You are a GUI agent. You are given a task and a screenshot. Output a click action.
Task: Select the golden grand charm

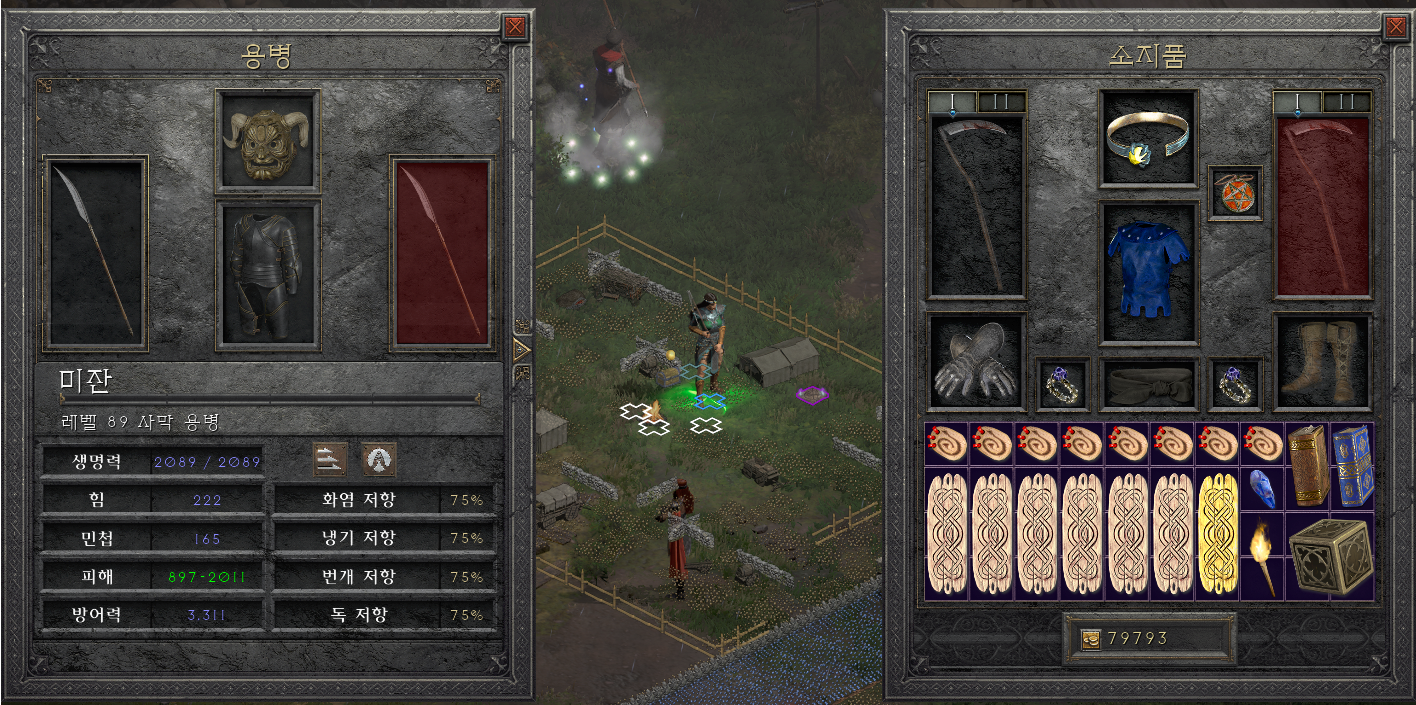(x=1217, y=534)
